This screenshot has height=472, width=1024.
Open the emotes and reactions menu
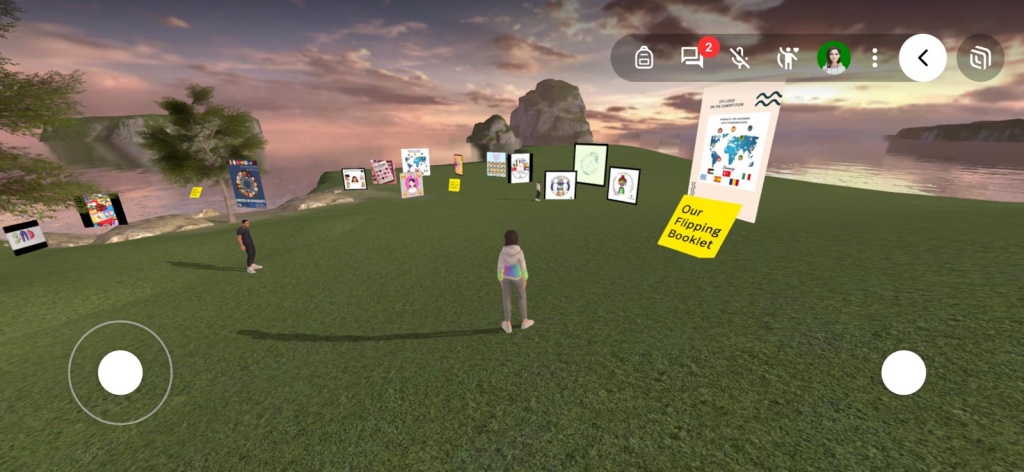pyautogui.click(x=788, y=58)
